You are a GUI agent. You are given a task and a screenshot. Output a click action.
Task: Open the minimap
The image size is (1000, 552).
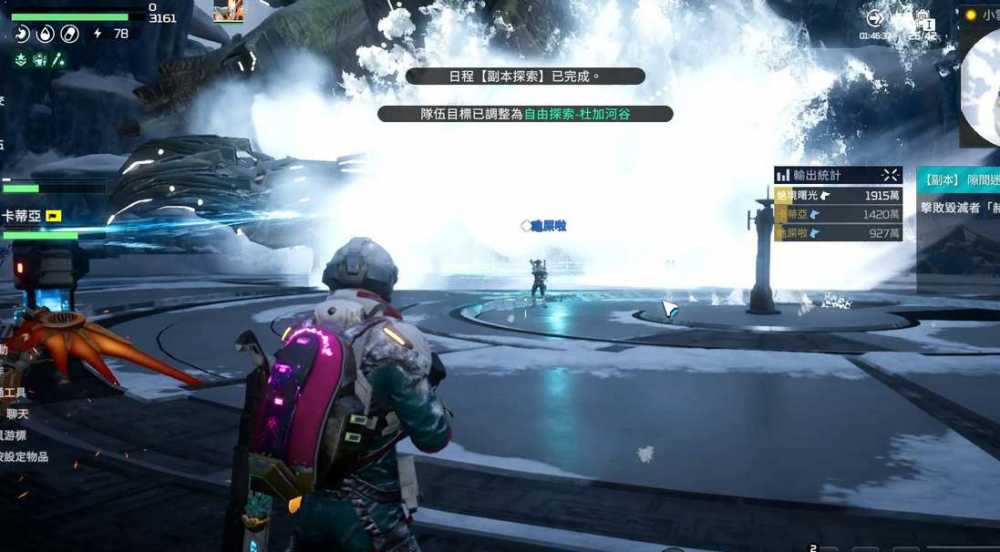coord(982,88)
